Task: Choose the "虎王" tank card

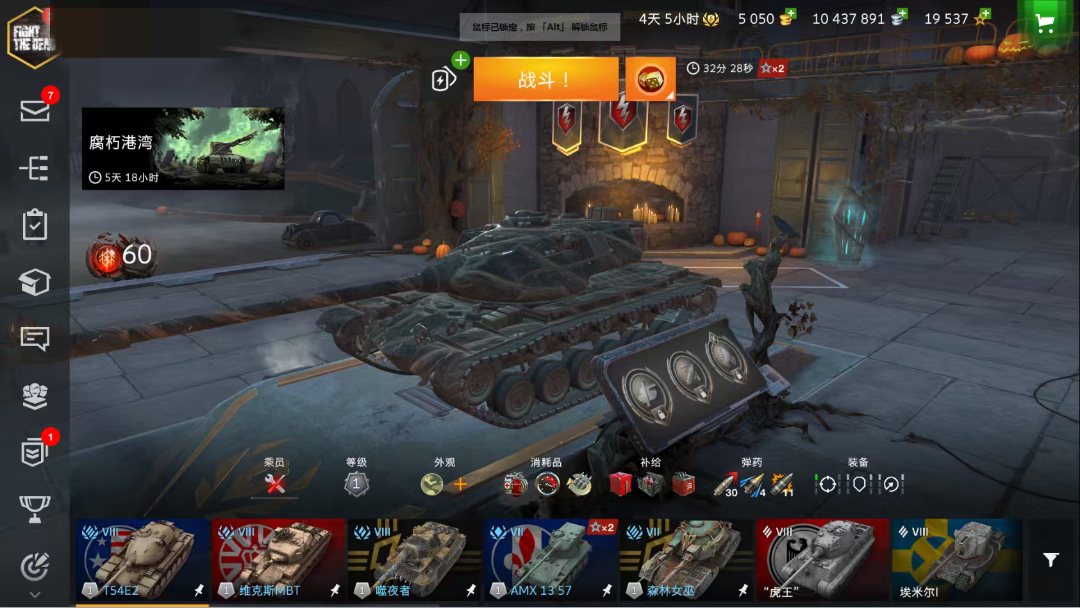Action: click(x=823, y=560)
